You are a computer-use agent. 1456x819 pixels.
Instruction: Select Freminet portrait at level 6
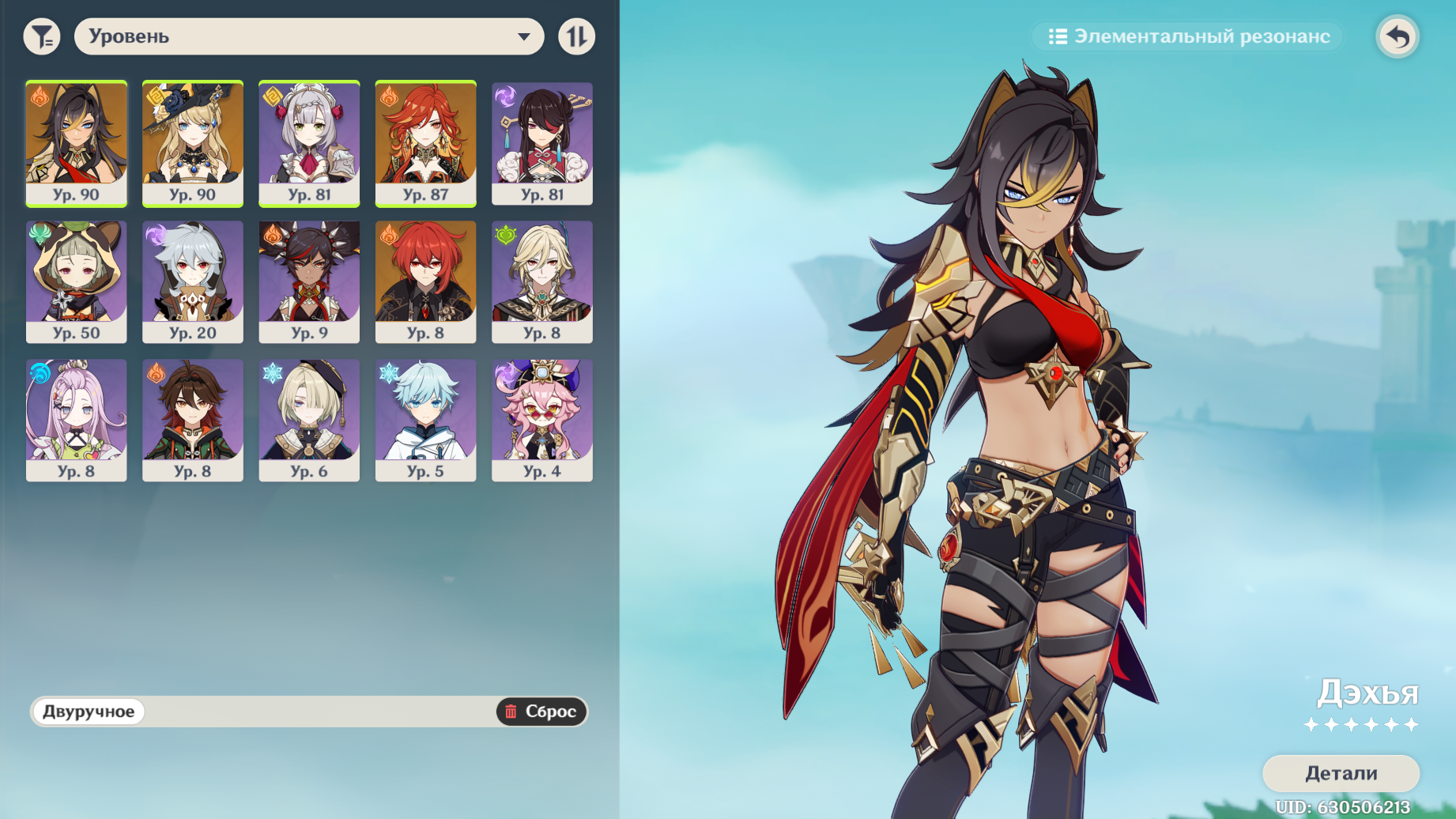click(309, 420)
